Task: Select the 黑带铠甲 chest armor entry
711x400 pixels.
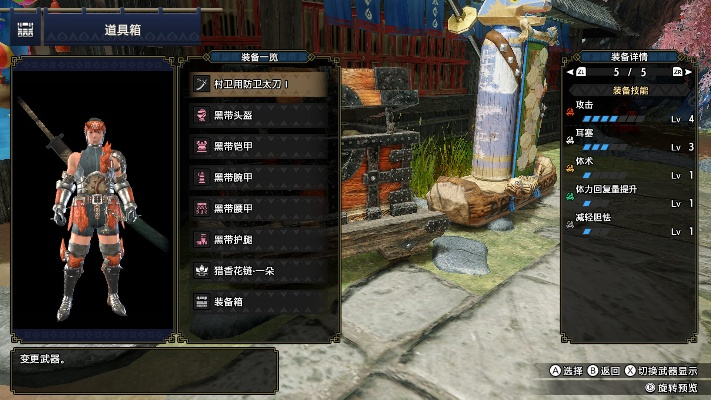Action: pyautogui.click(x=258, y=146)
